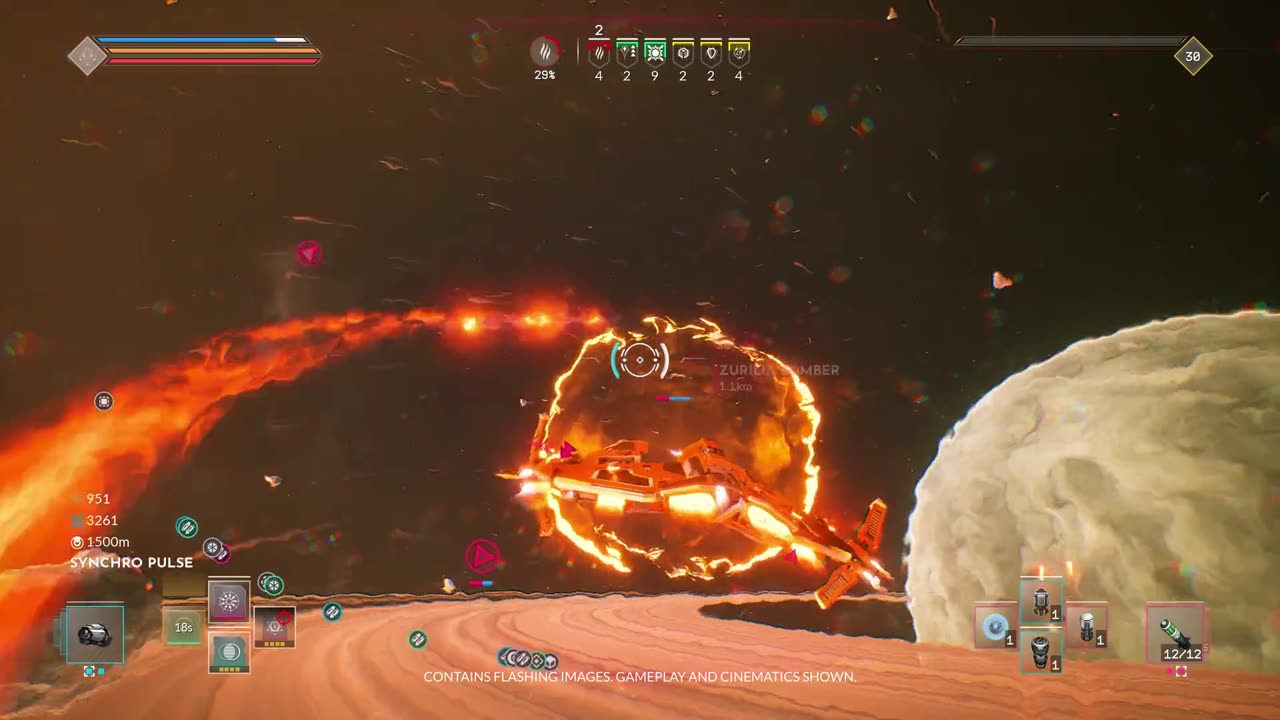Select the red heat status badge
The height and width of the screenshot is (720, 1280).
pos(599,53)
